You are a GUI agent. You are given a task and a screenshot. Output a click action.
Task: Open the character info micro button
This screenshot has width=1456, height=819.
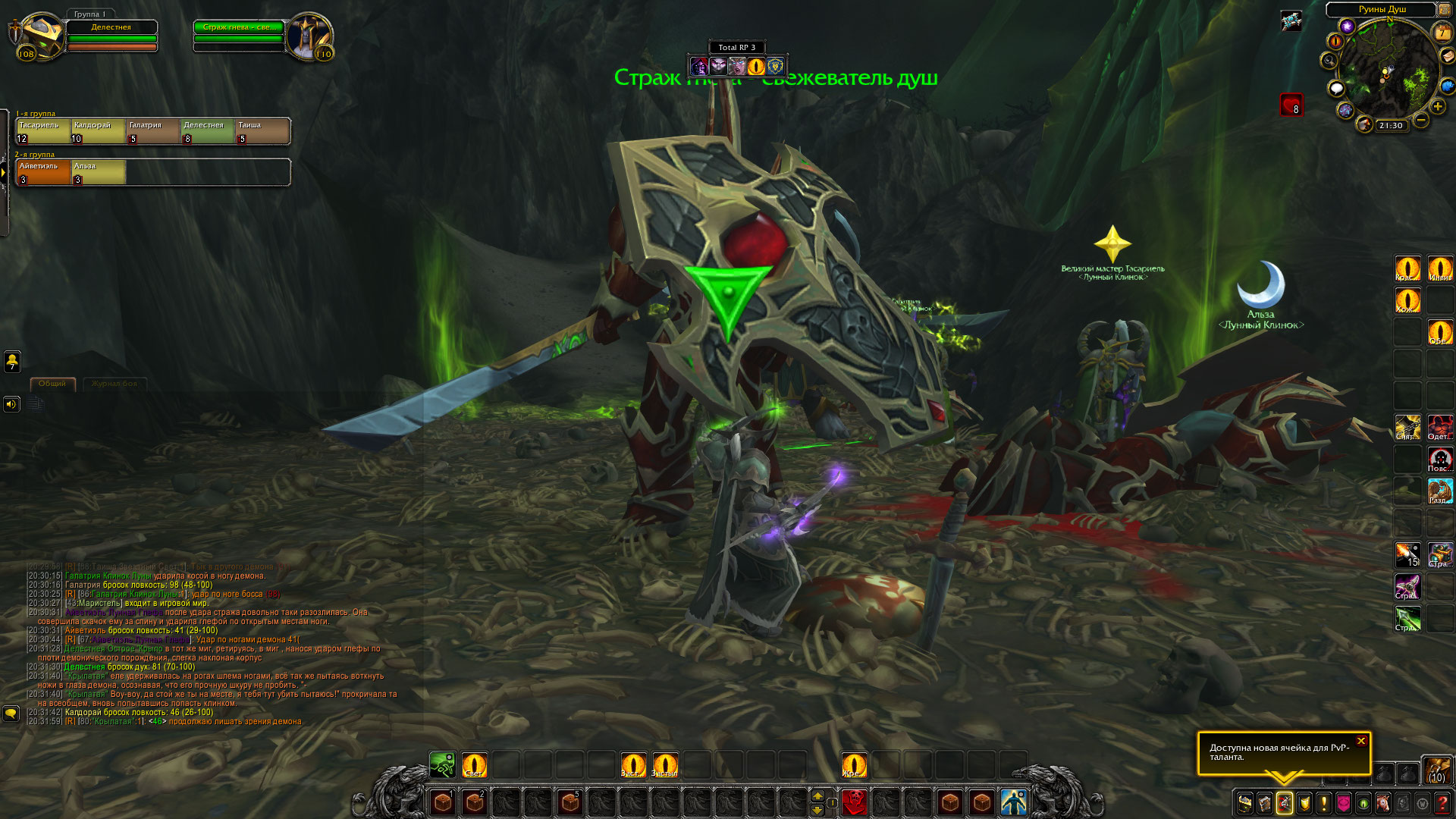point(1244,802)
